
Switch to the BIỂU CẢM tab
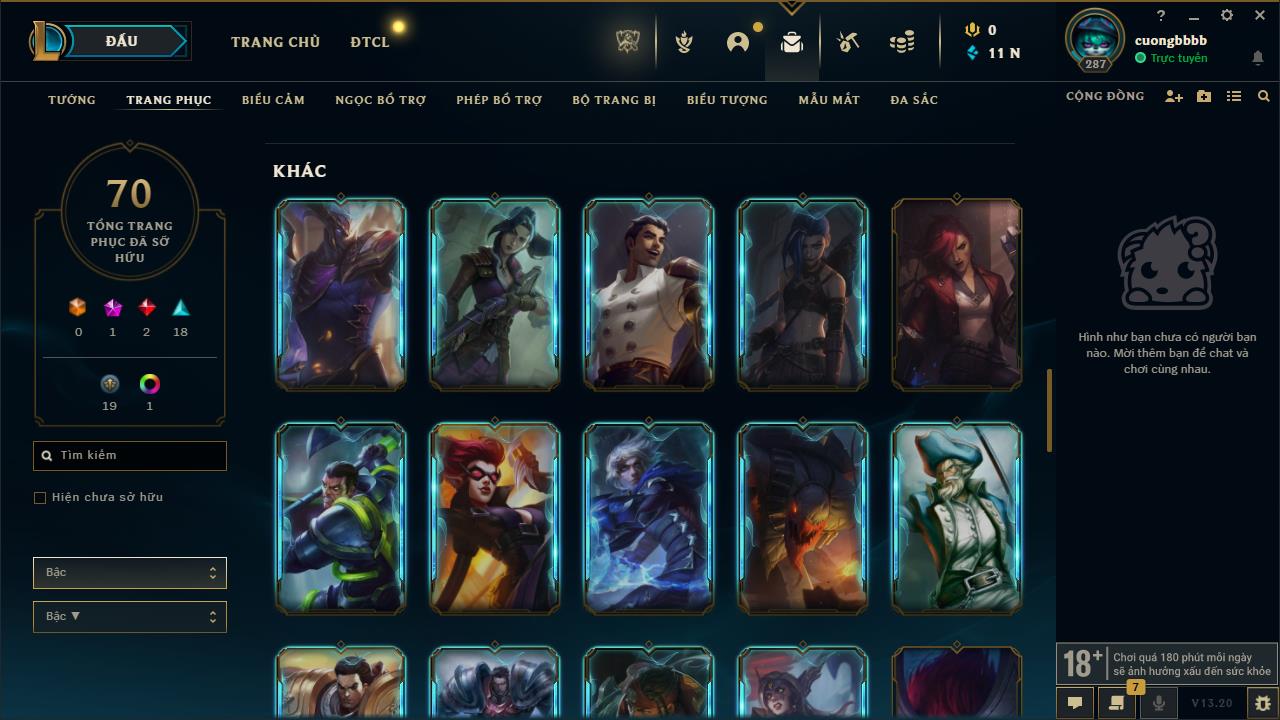click(273, 100)
